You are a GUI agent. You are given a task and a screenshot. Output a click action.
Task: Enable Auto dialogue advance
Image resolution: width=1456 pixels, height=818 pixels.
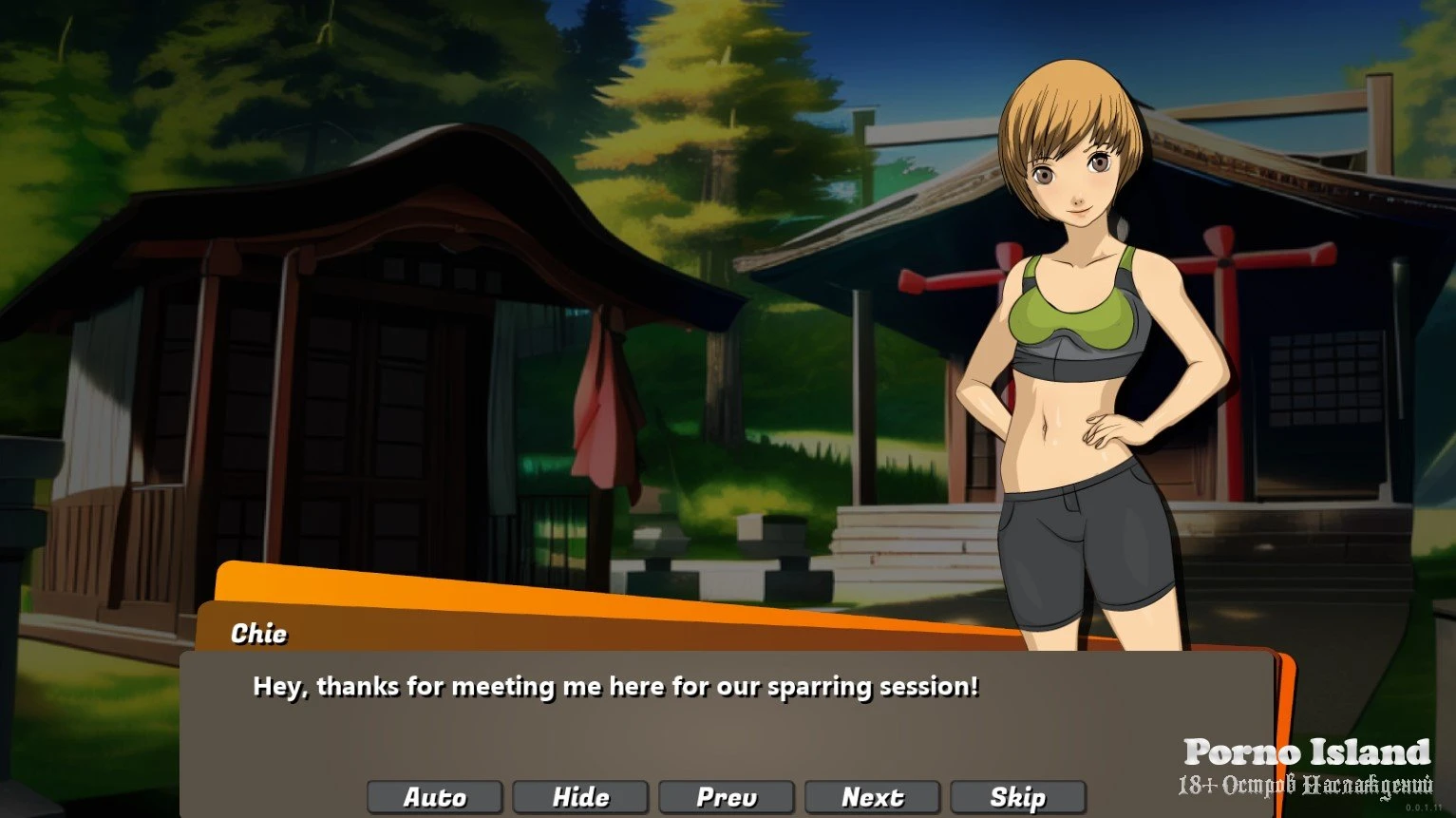(435, 797)
